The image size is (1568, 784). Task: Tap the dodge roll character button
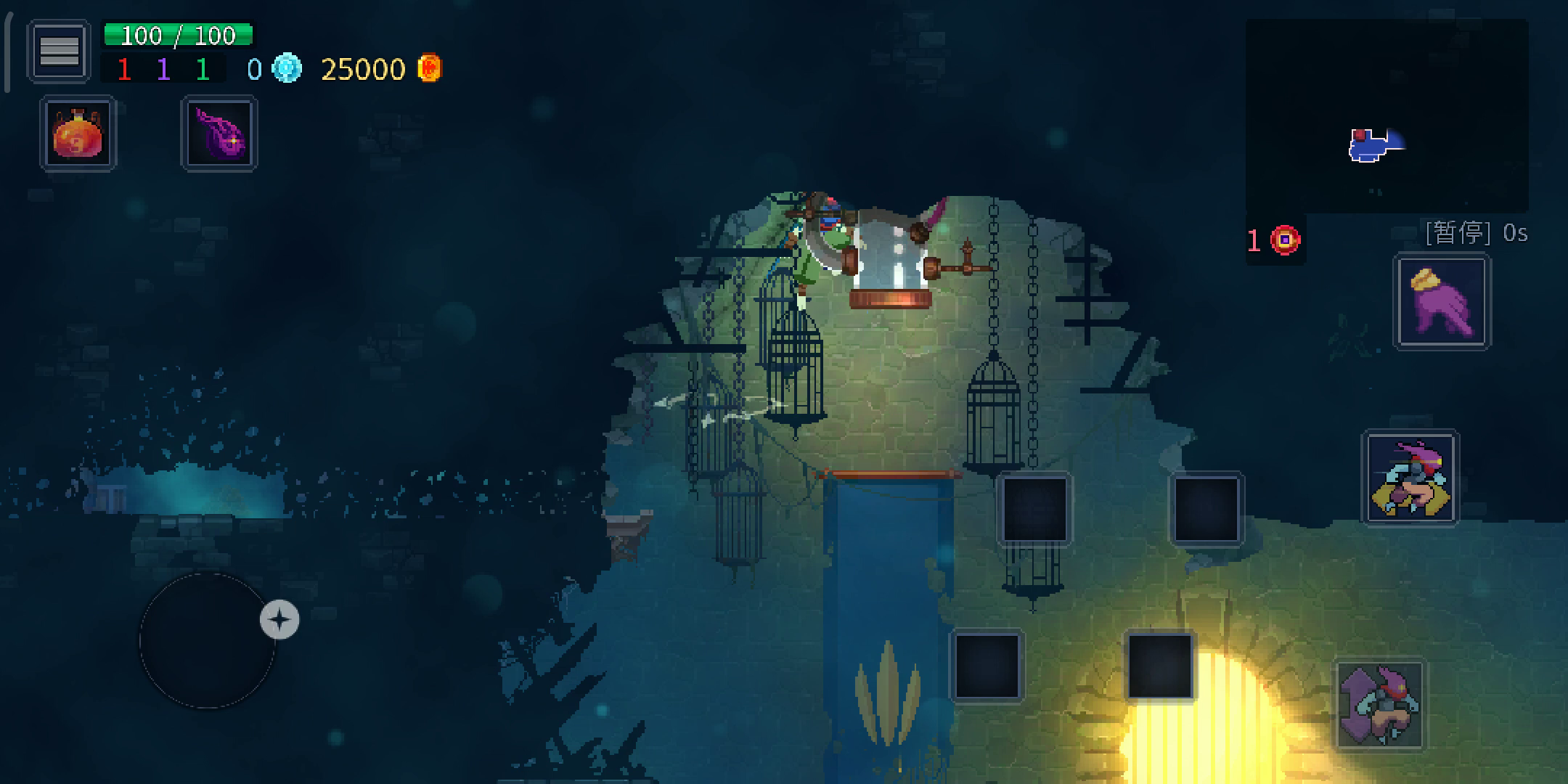[x=1410, y=478]
